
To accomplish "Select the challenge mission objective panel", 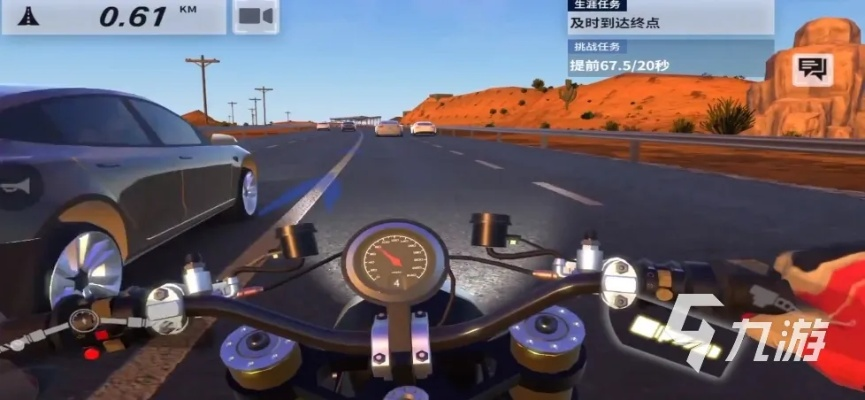I will (x=670, y=58).
